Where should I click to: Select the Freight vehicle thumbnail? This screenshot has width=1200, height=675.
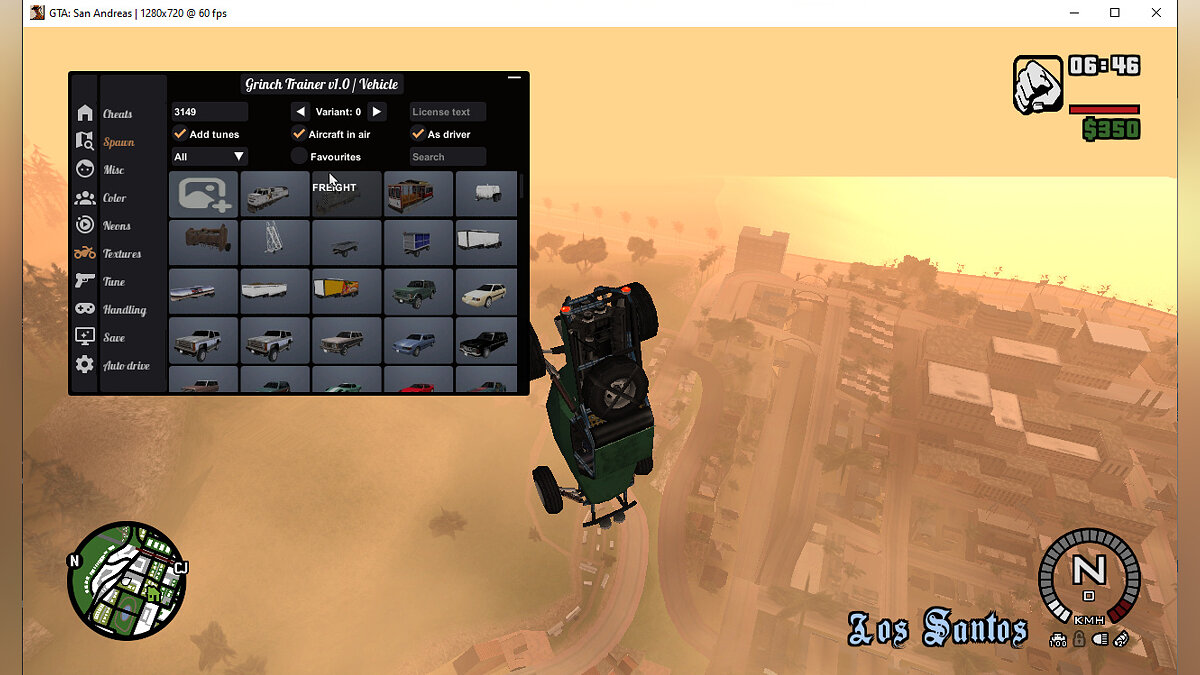coord(346,194)
